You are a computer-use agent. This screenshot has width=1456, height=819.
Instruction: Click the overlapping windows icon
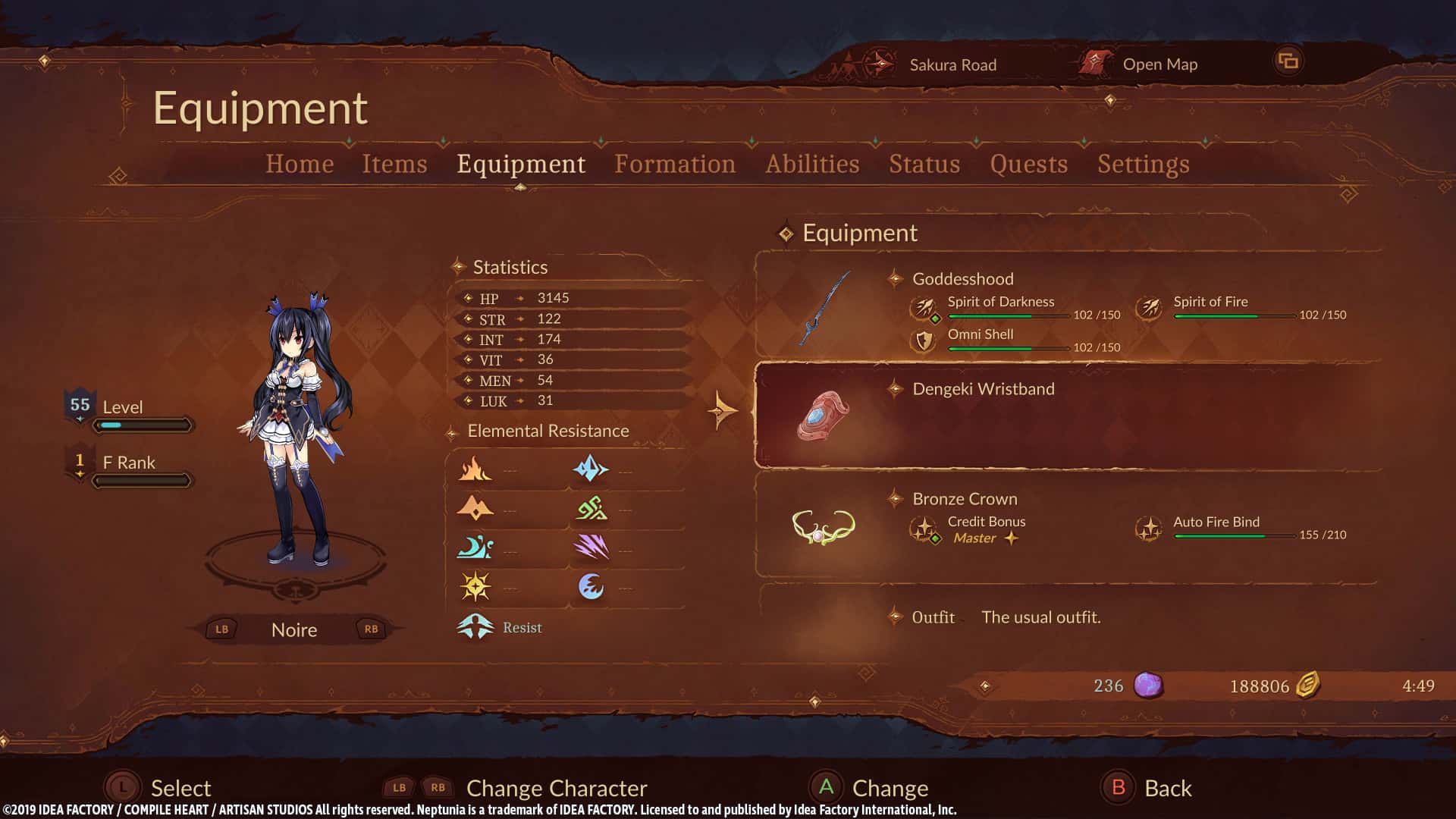pyautogui.click(x=1288, y=61)
